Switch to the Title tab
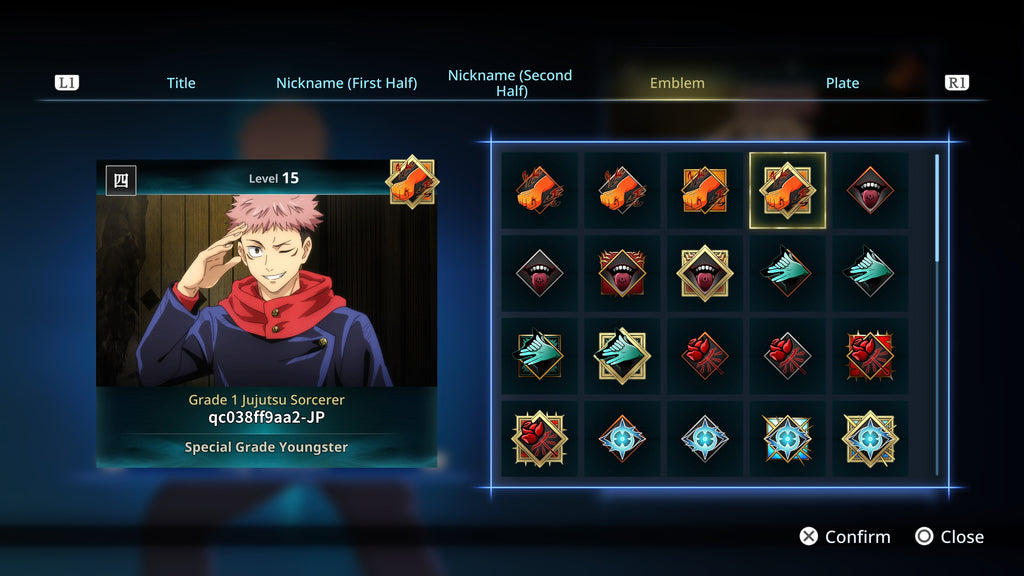Screen dimensions: 1024x576 pyautogui.click(x=181, y=83)
